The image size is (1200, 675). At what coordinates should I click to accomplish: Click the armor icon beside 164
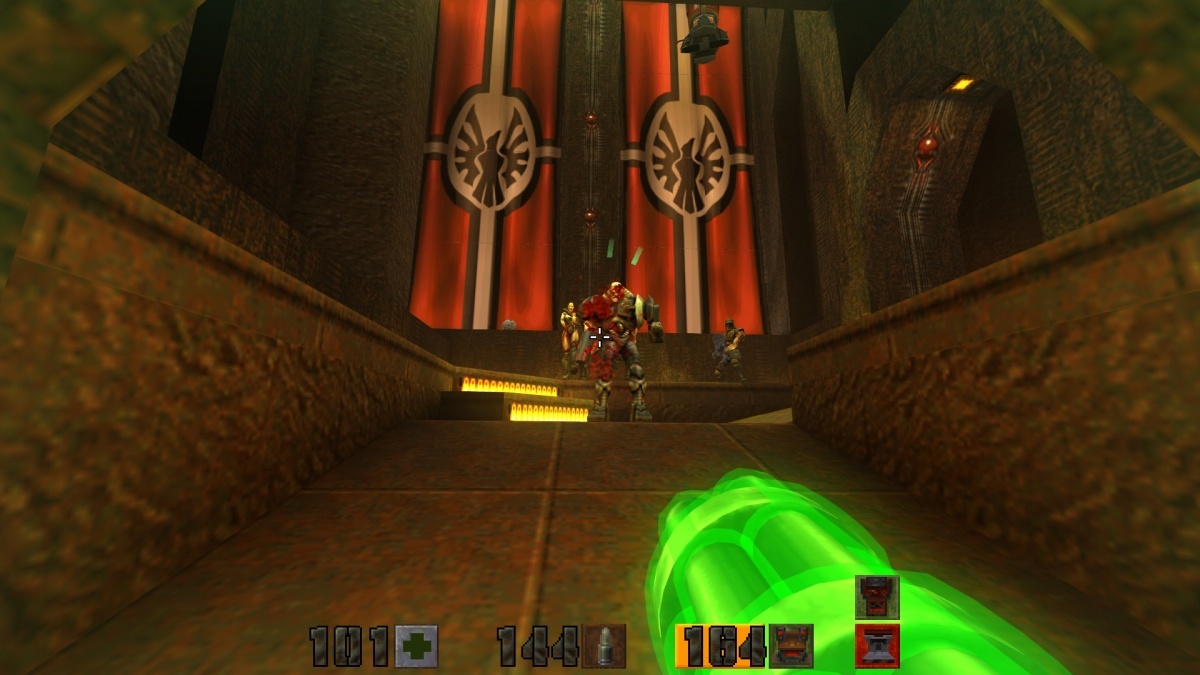pyautogui.click(x=791, y=646)
